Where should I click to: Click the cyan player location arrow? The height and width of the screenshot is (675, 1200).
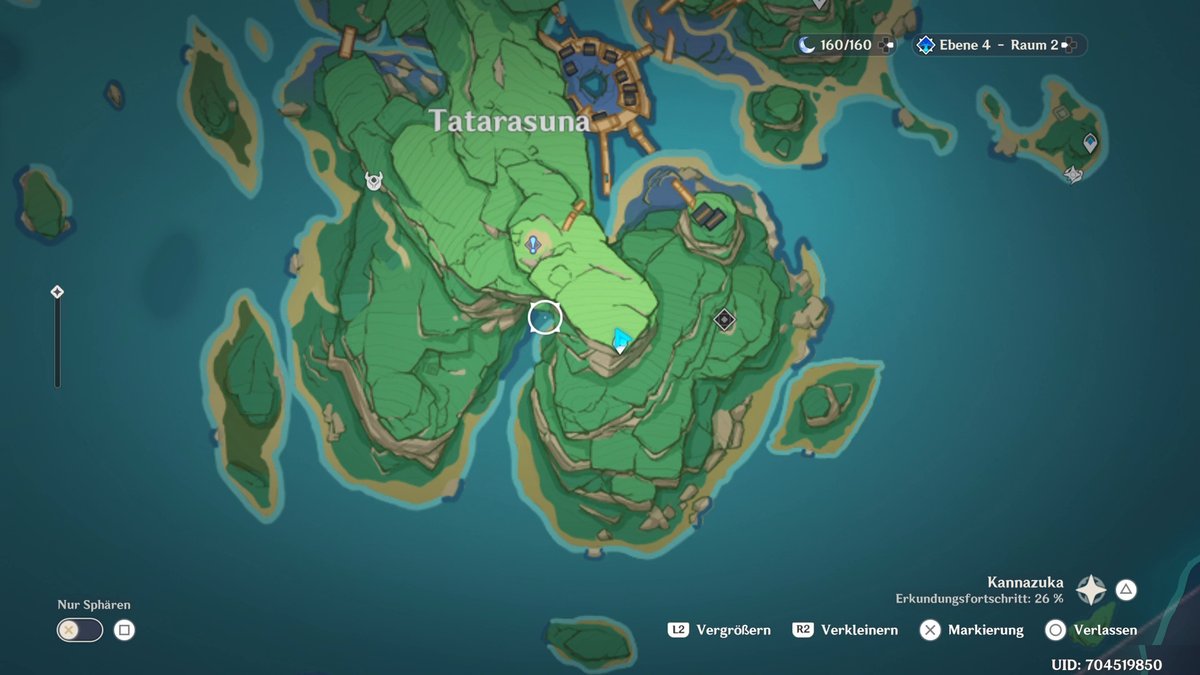click(x=621, y=339)
